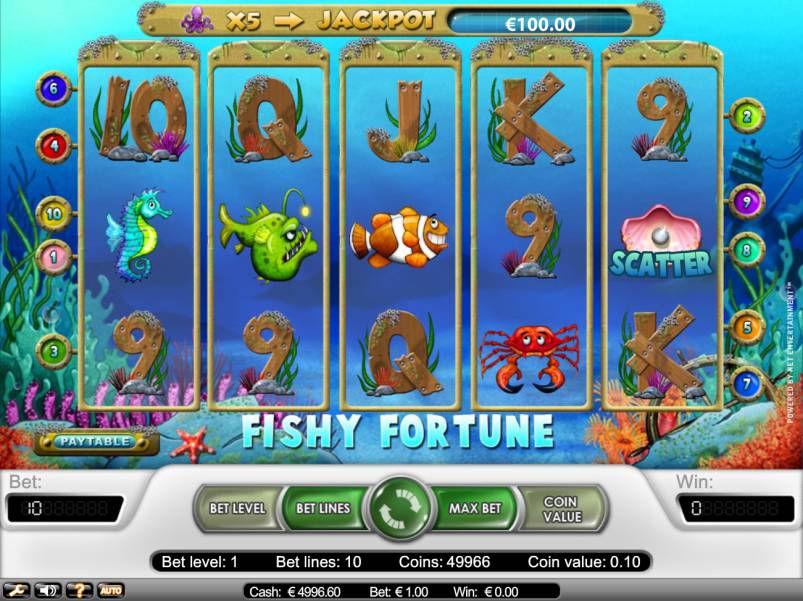Adjust the Bet Lines
The image size is (803, 601).
[x=323, y=508]
